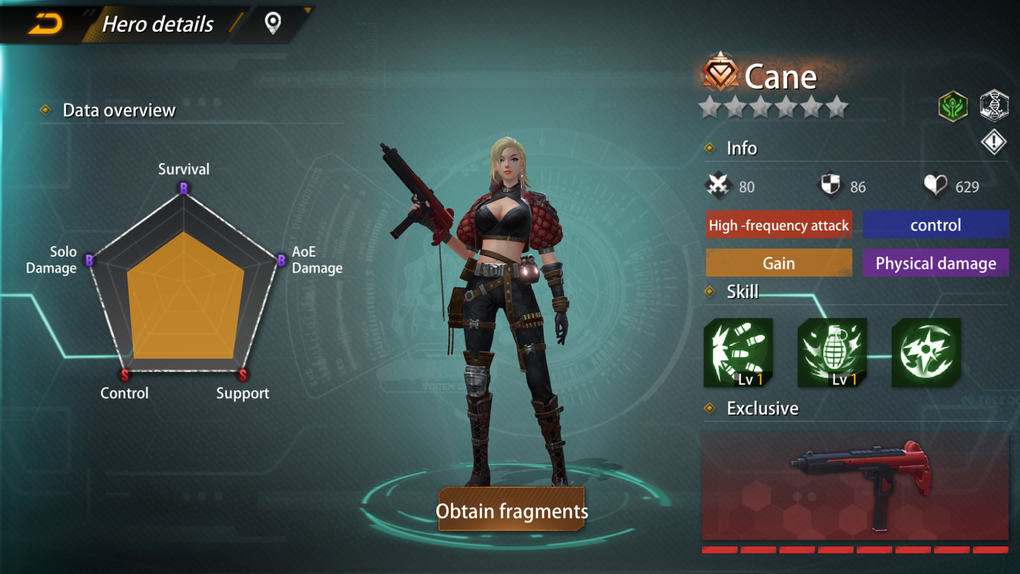This screenshot has width=1020, height=574.
Task: Open the map location pin icon
Action: pyautogui.click(x=272, y=23)
